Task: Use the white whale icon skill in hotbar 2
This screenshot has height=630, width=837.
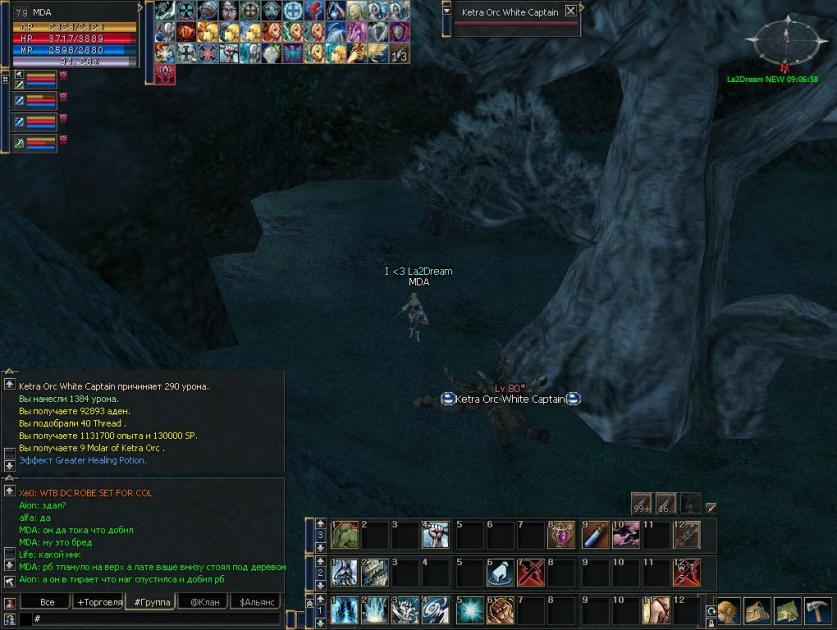Action: (x=499, y=572)
